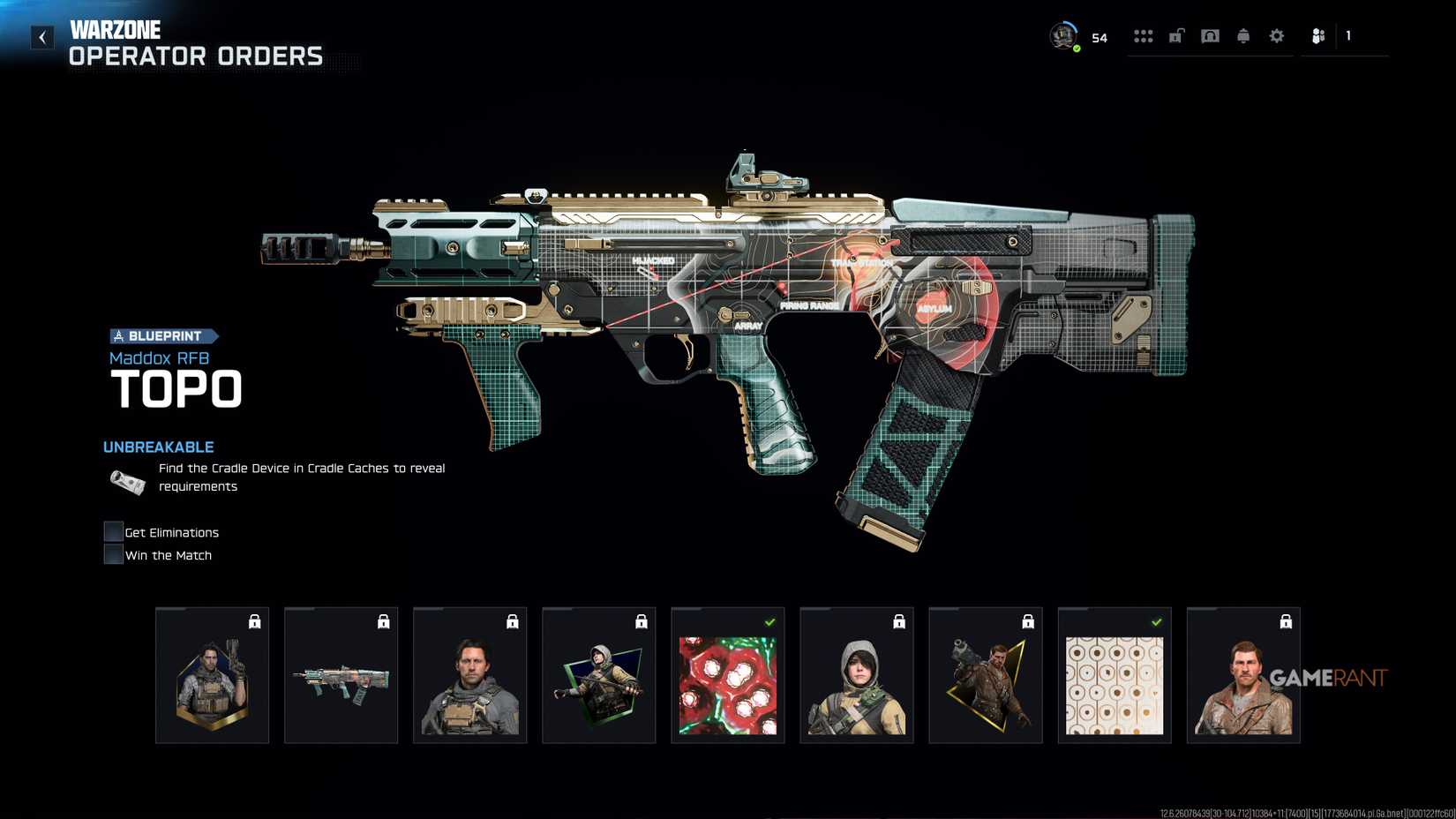This screenshot has height=819, width=1456.
Task: Click the Blueprint badge label
Action: pyautogui.click(x=163, y=336)
